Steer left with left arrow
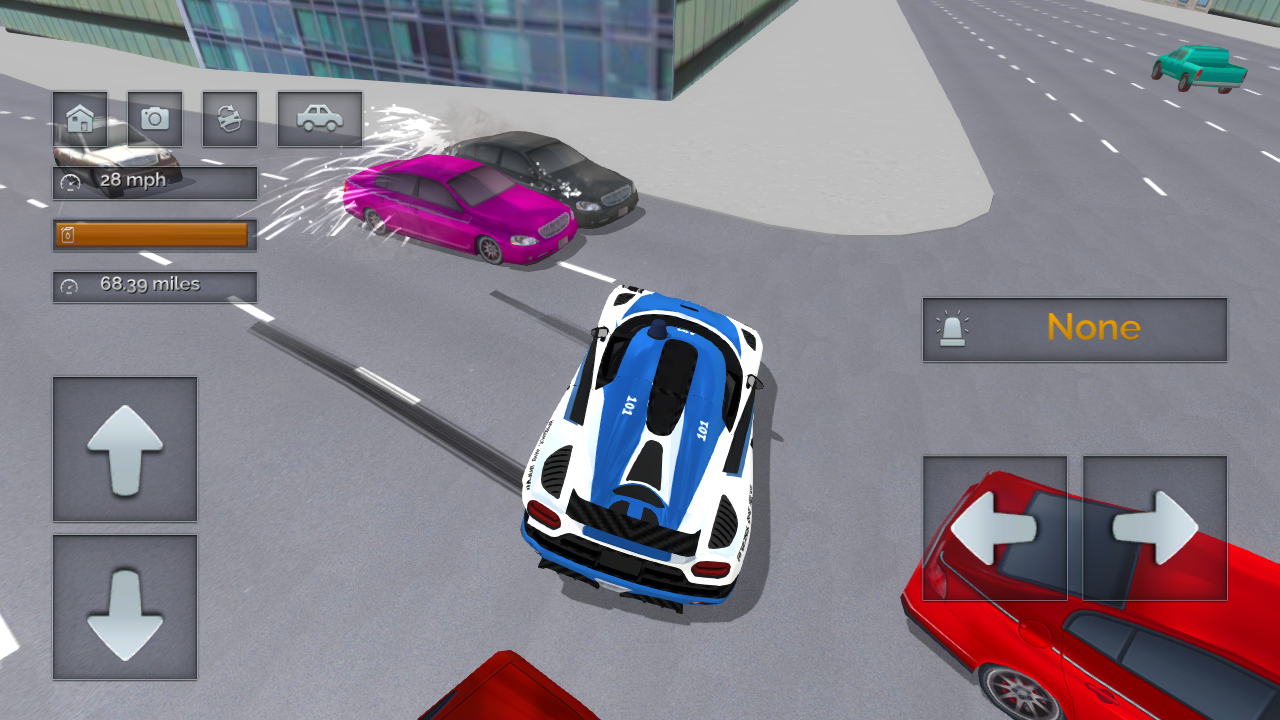The image size is (1280, 720). (994, 527)
